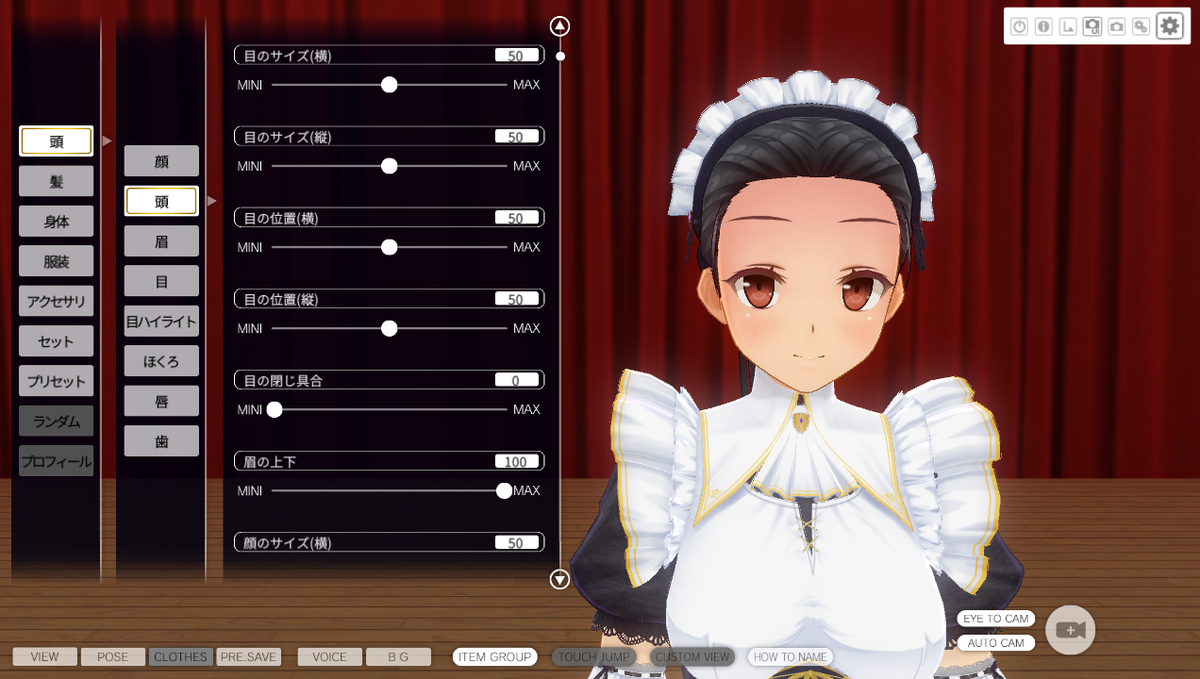This screenshot has width=1200, height=679.
Task: Open the VOICE options
Action: pos(329,657)
